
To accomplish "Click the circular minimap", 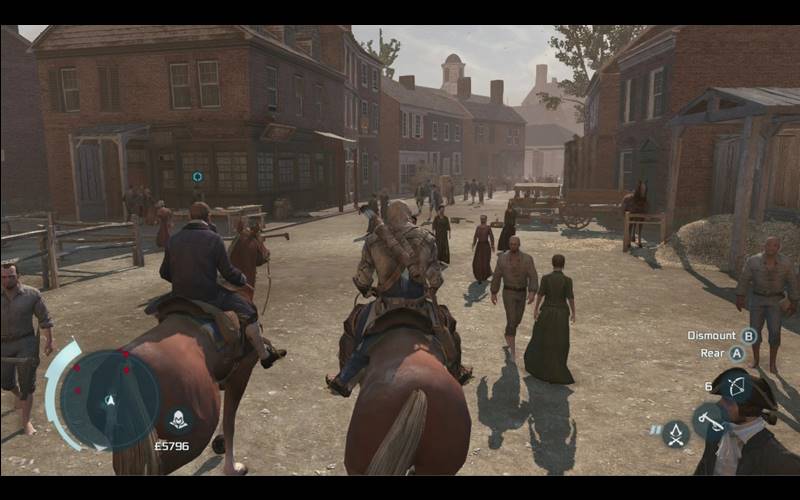I will (x=109, y=399).
